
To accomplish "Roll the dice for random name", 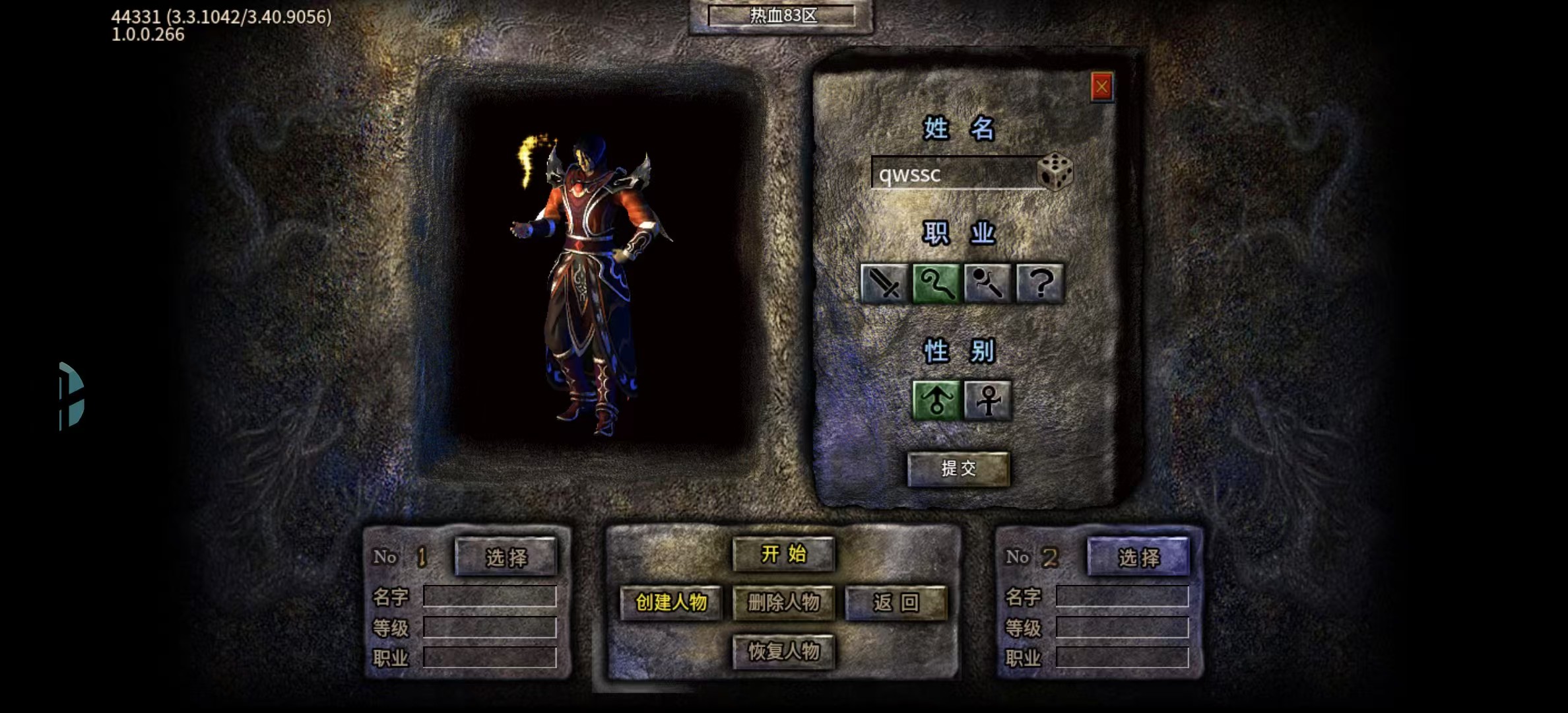I will coord(1055,172).
